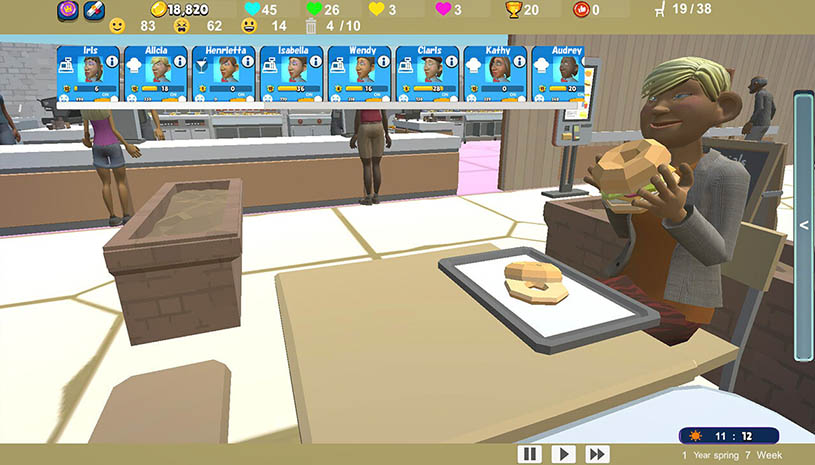Open info icon on Wendy's card
Image resolution: width=815 pixels, height=465 pixels.
pyautogui.click(x=384, y=62)
